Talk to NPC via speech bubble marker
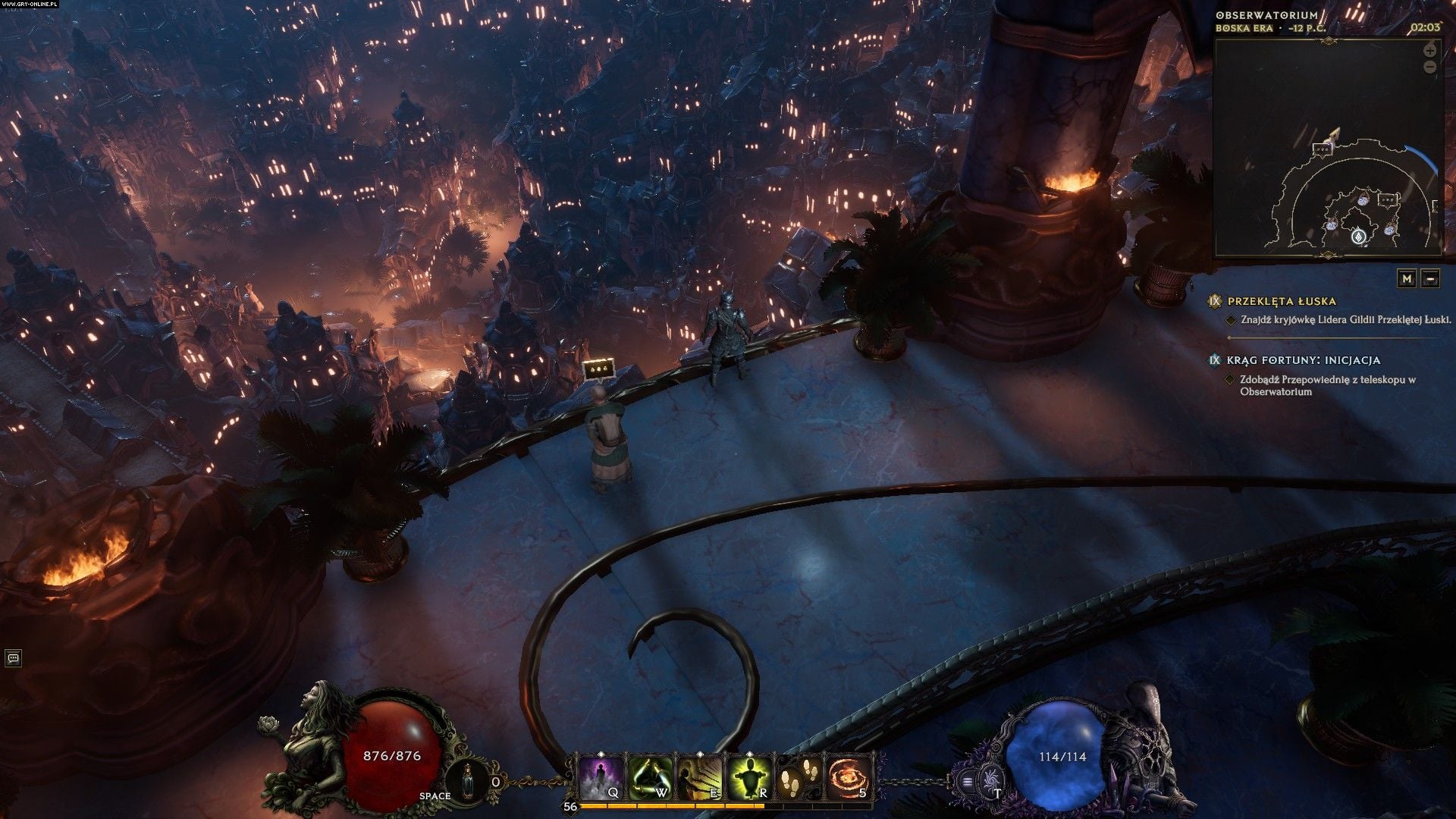This screenshot has width=1456, height=819. click(x=598, y=369)
